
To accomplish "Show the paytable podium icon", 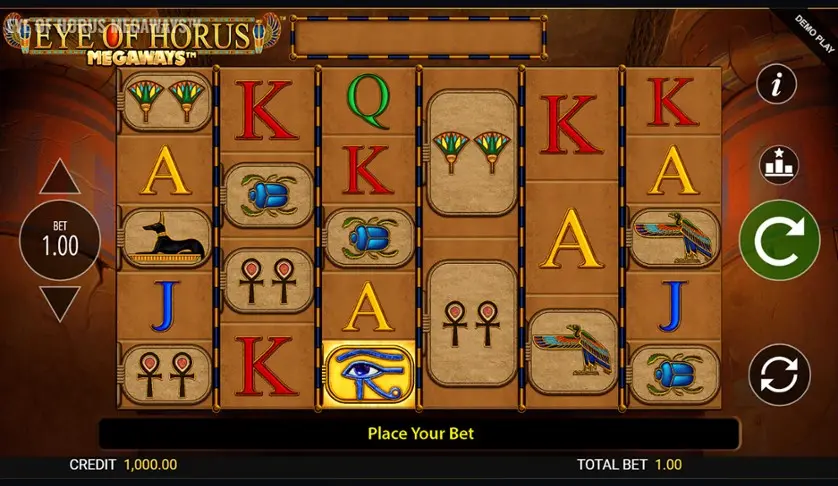I will click(x=776, y=160).
